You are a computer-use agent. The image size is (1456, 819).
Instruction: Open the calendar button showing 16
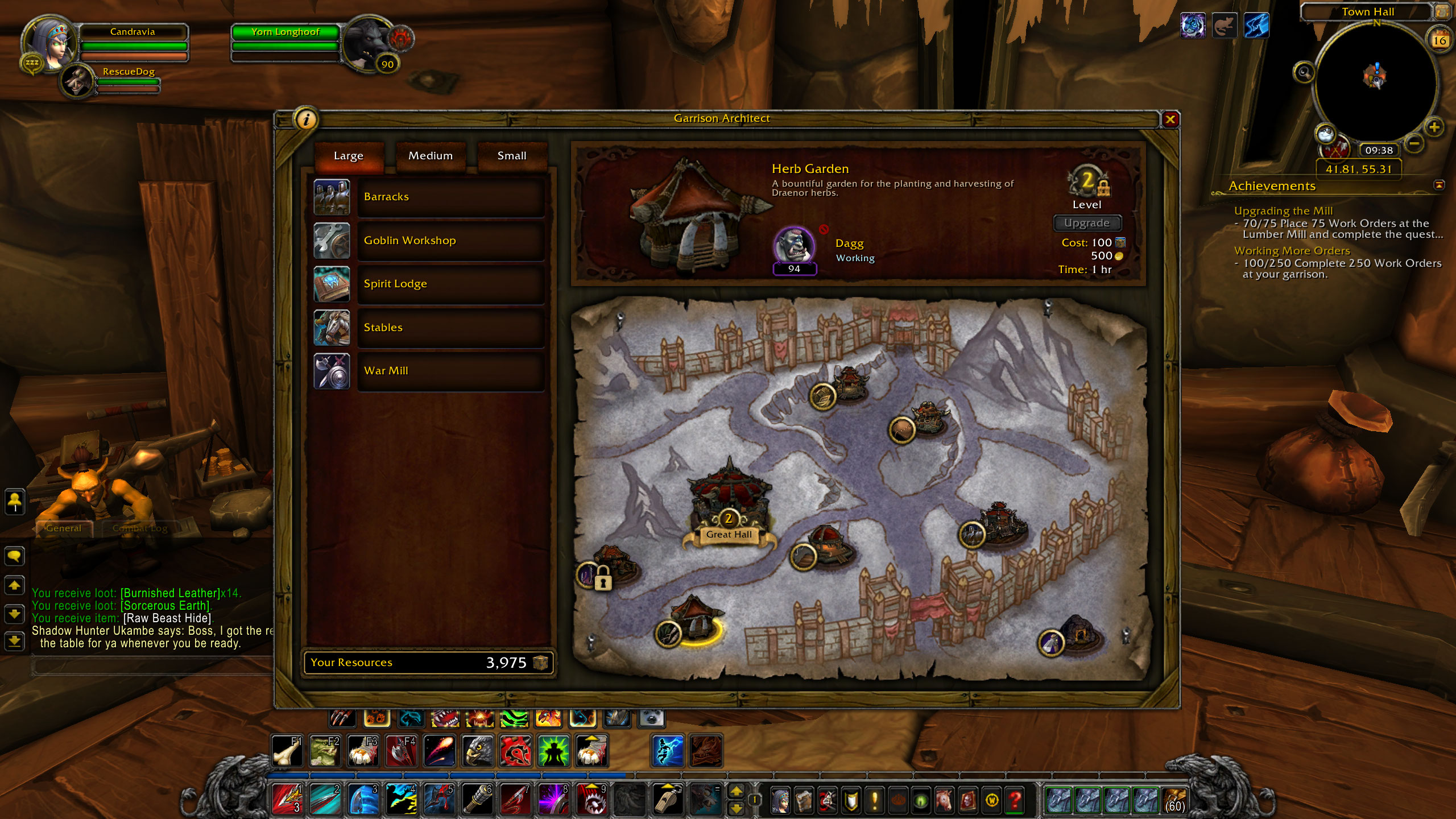click(x=1440, y=40)
